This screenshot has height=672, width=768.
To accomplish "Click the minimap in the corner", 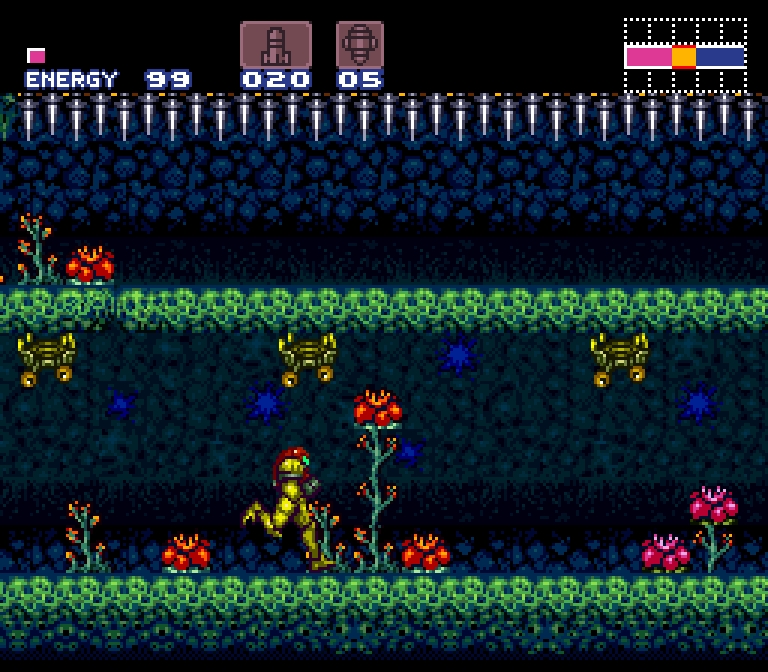I will click(x=685, y=55).
